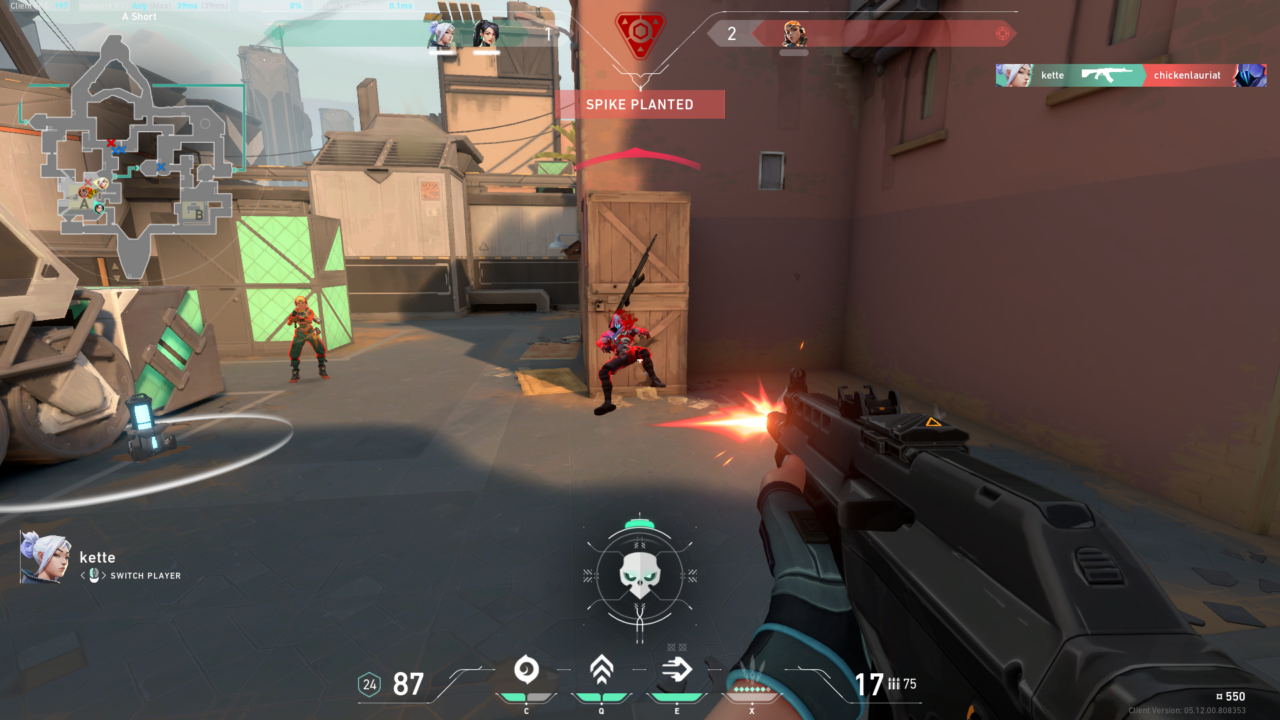Click the Updraft ability icon above Q
The image size is (1280, 720).
pyautogui.click(x=601, y=668)
